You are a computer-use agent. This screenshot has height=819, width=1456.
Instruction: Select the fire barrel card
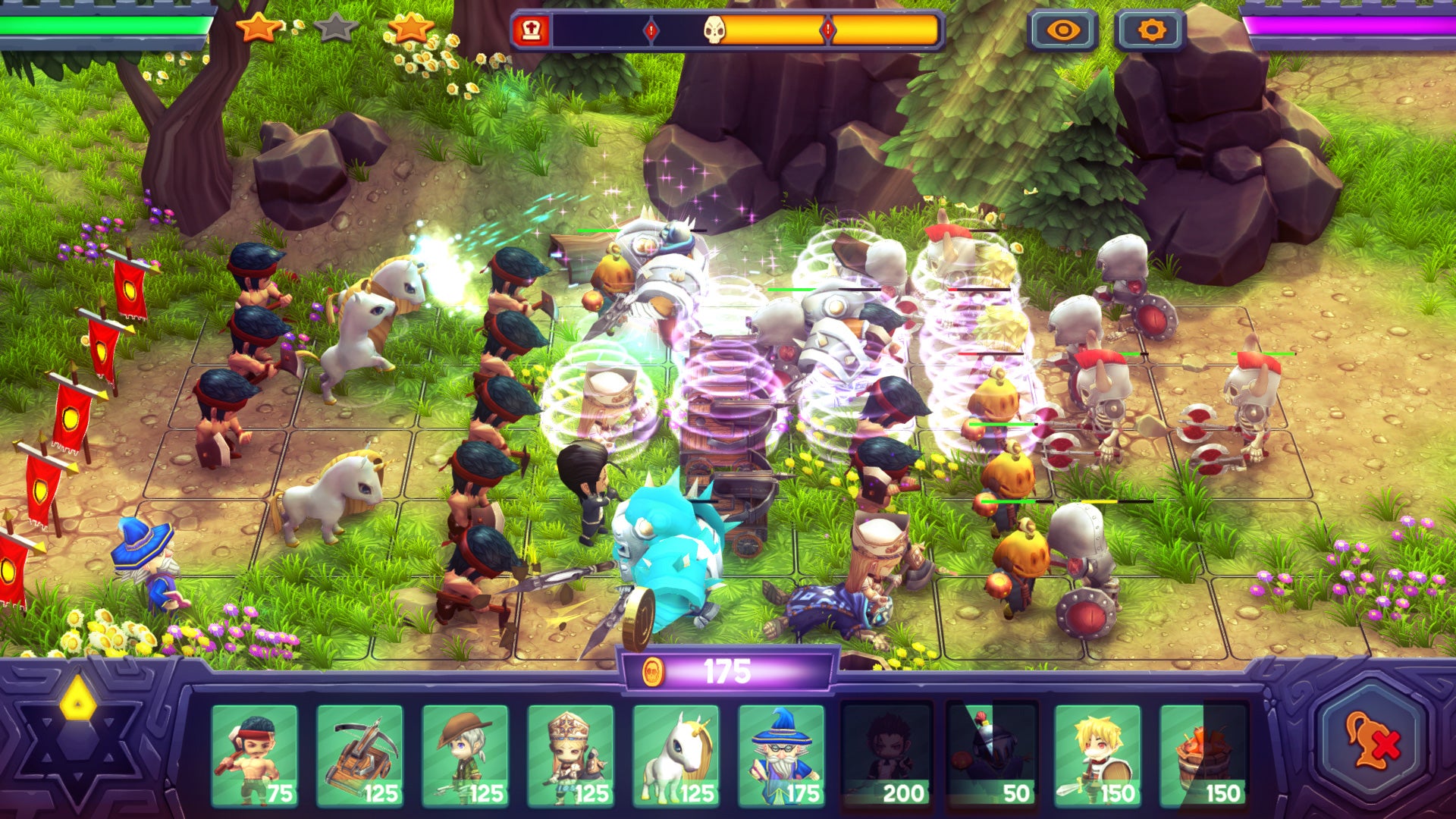(x=1203, y=755)
